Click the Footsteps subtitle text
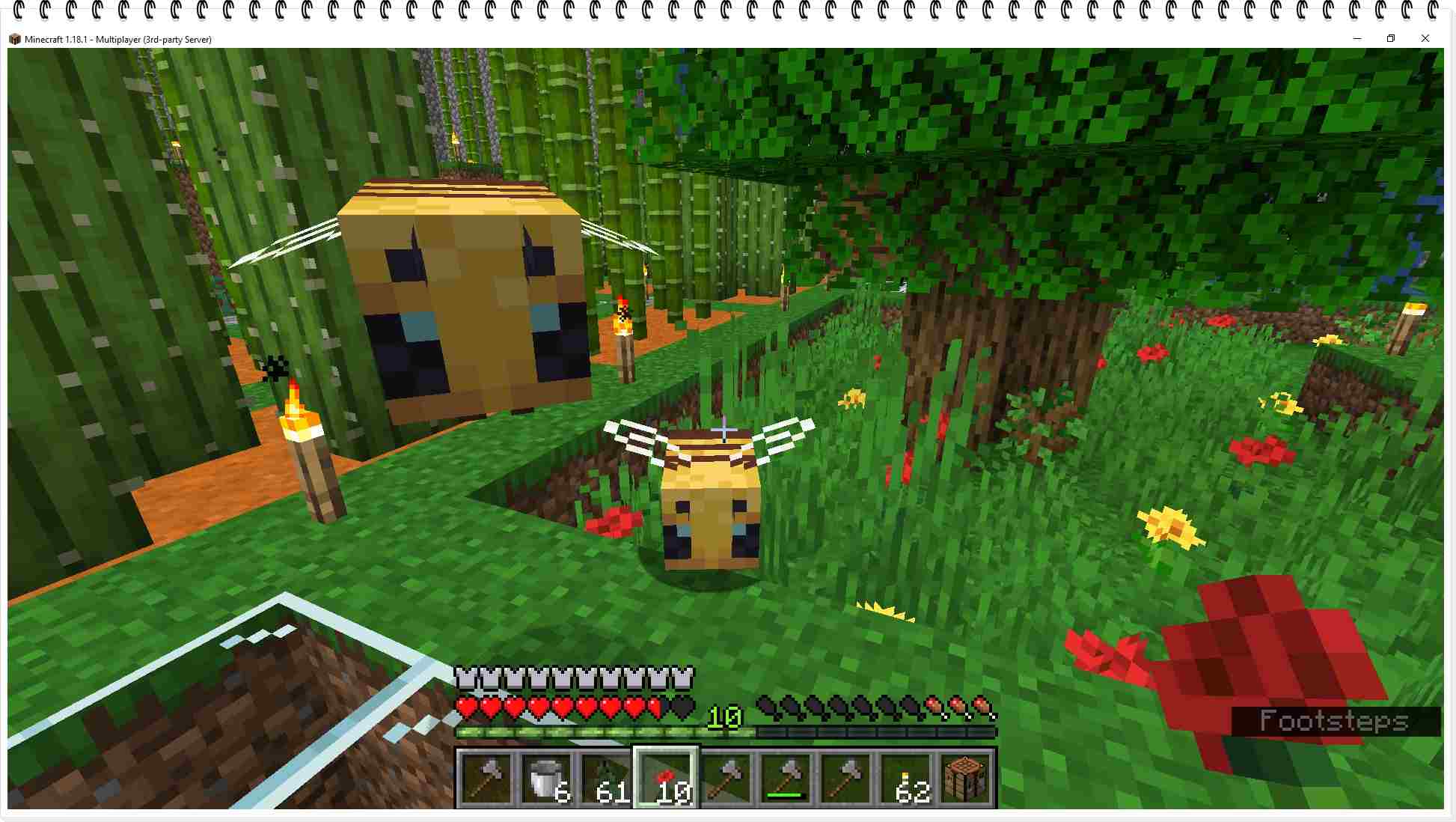Viewport: 1456px width, 822px height. coord(1334,722)
